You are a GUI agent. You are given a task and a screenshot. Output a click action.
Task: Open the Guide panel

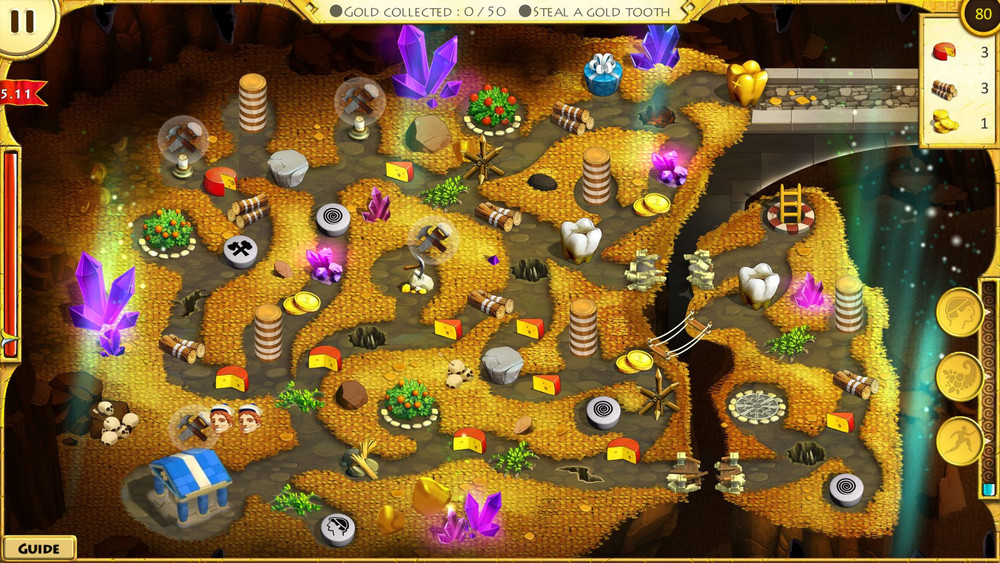click(x=38, y=548)
